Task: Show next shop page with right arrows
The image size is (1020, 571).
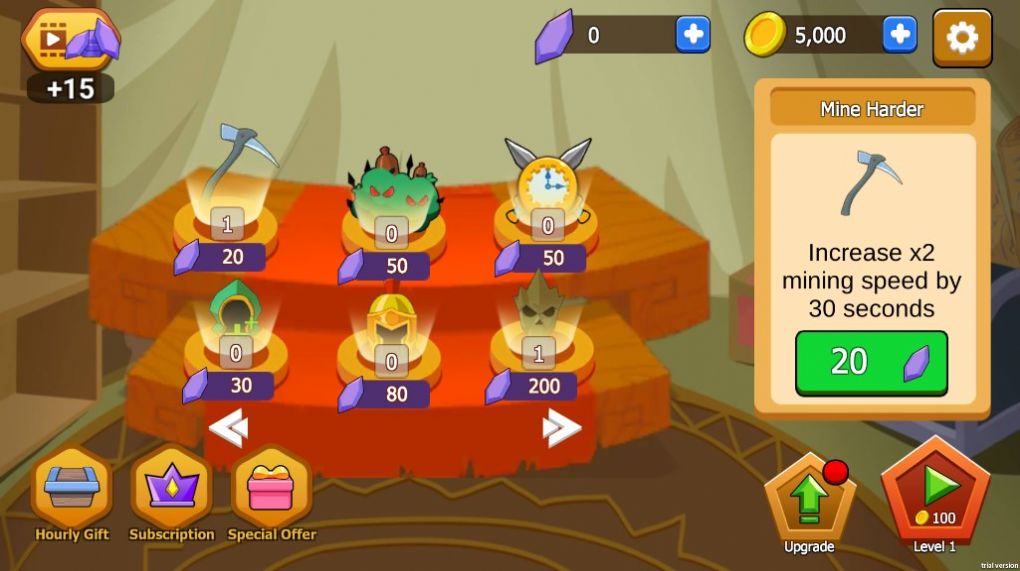Action: coord(561,430)
